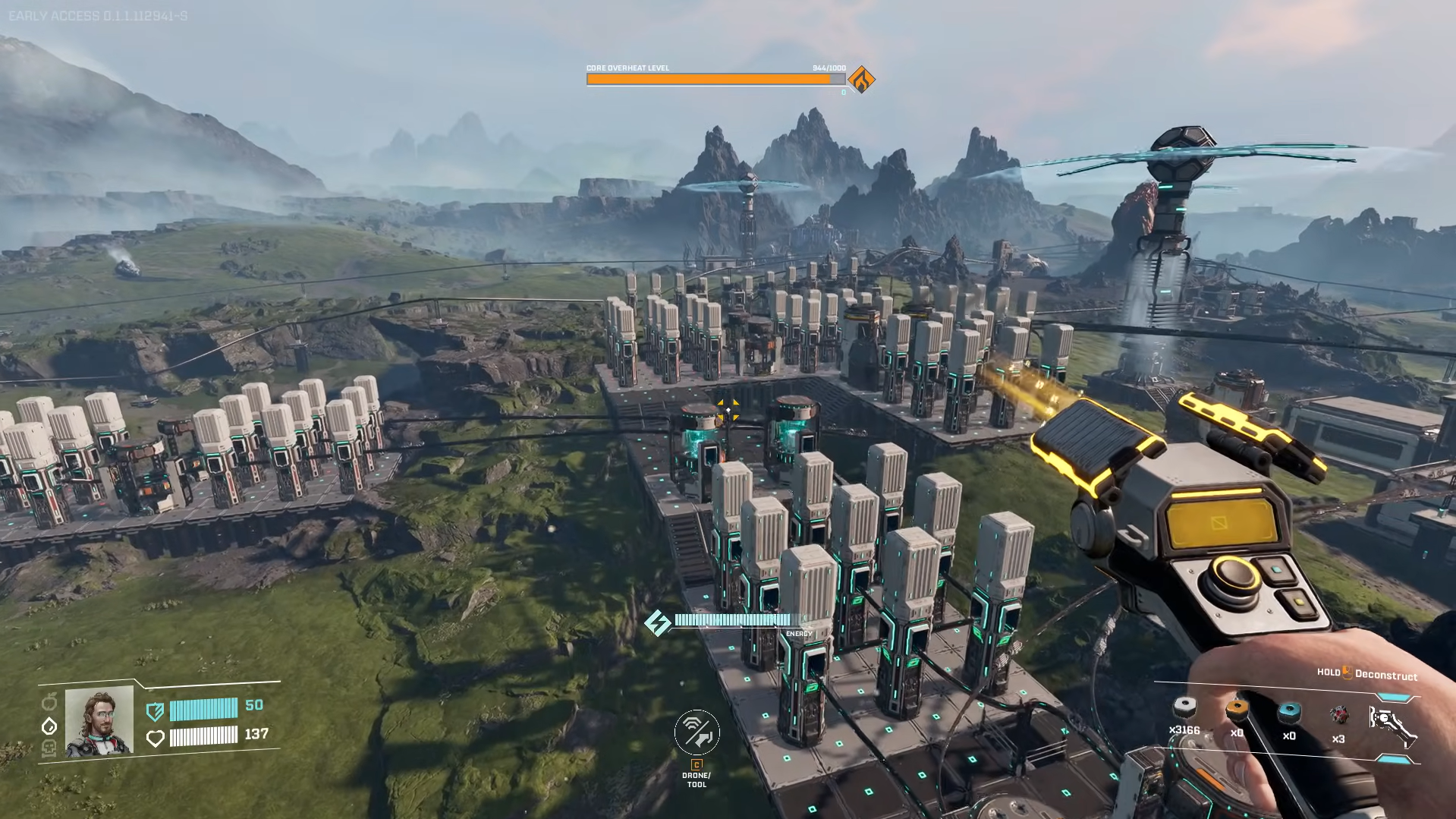This screenshot has width=1456, height=819.
Task: Select the red ore chunk item slot
Action: tap(1339, 714)
